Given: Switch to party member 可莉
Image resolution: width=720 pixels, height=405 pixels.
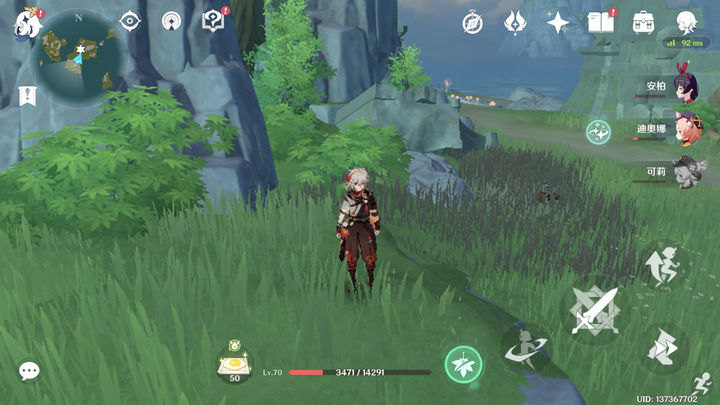Looking at the screenshot, I should [685, 171].
